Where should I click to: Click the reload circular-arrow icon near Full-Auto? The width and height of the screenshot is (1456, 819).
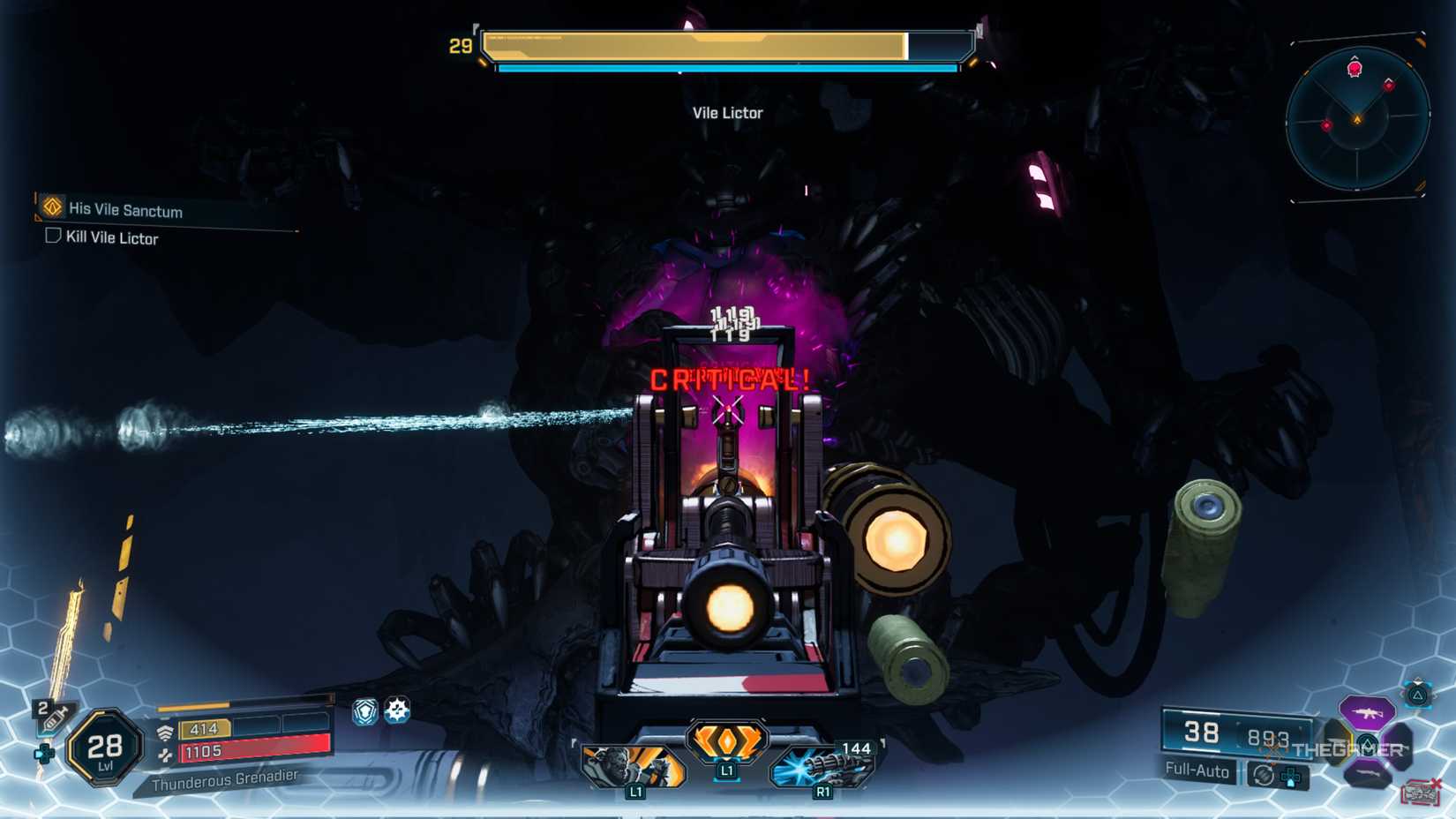(1263, 775)
